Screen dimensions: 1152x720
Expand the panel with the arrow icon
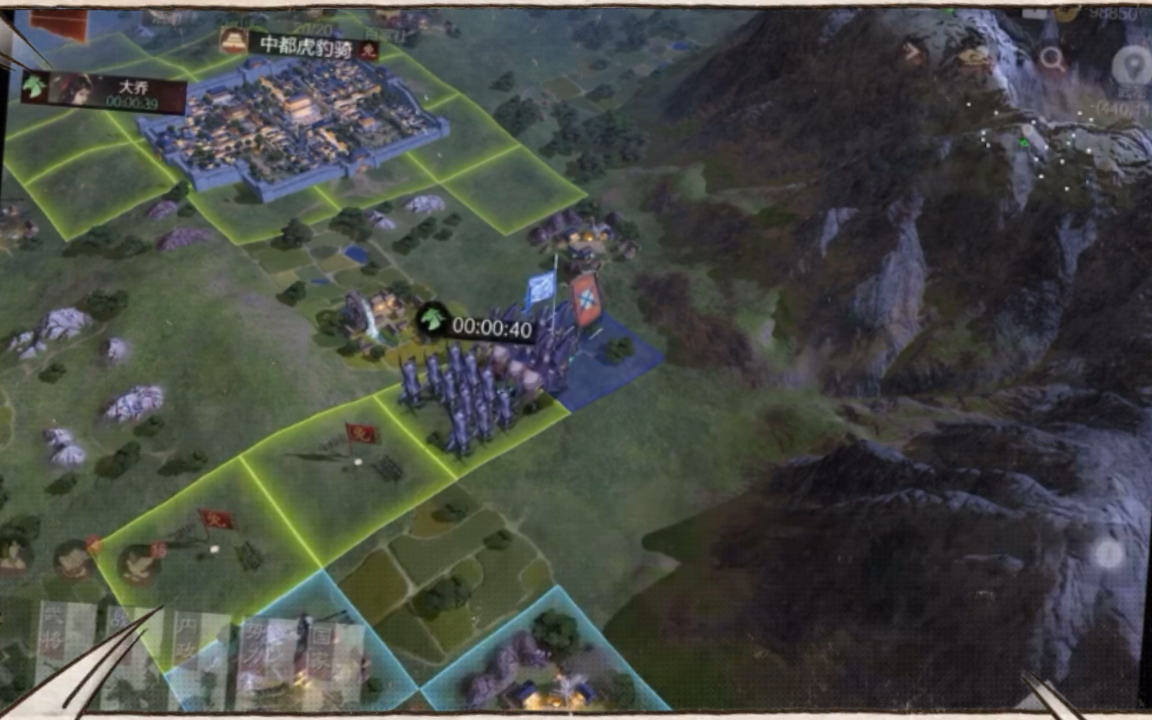(x=912, y=50)
